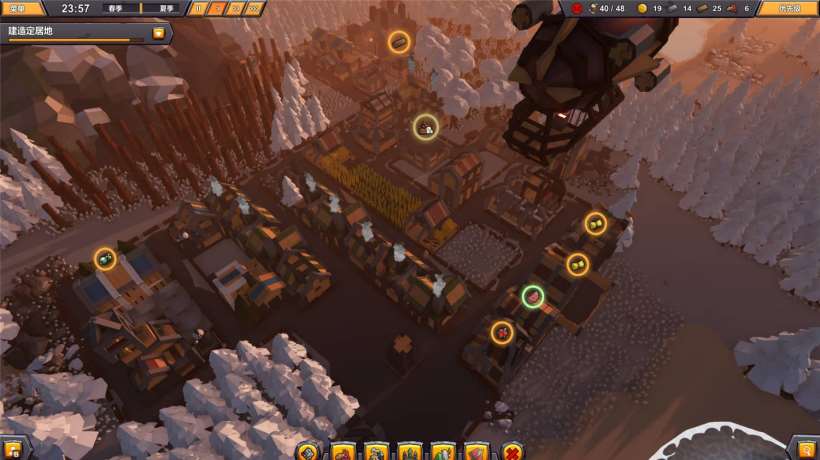Select the log resource marker above forest
This screenshot has height=460, width=820.
(399, 42)
